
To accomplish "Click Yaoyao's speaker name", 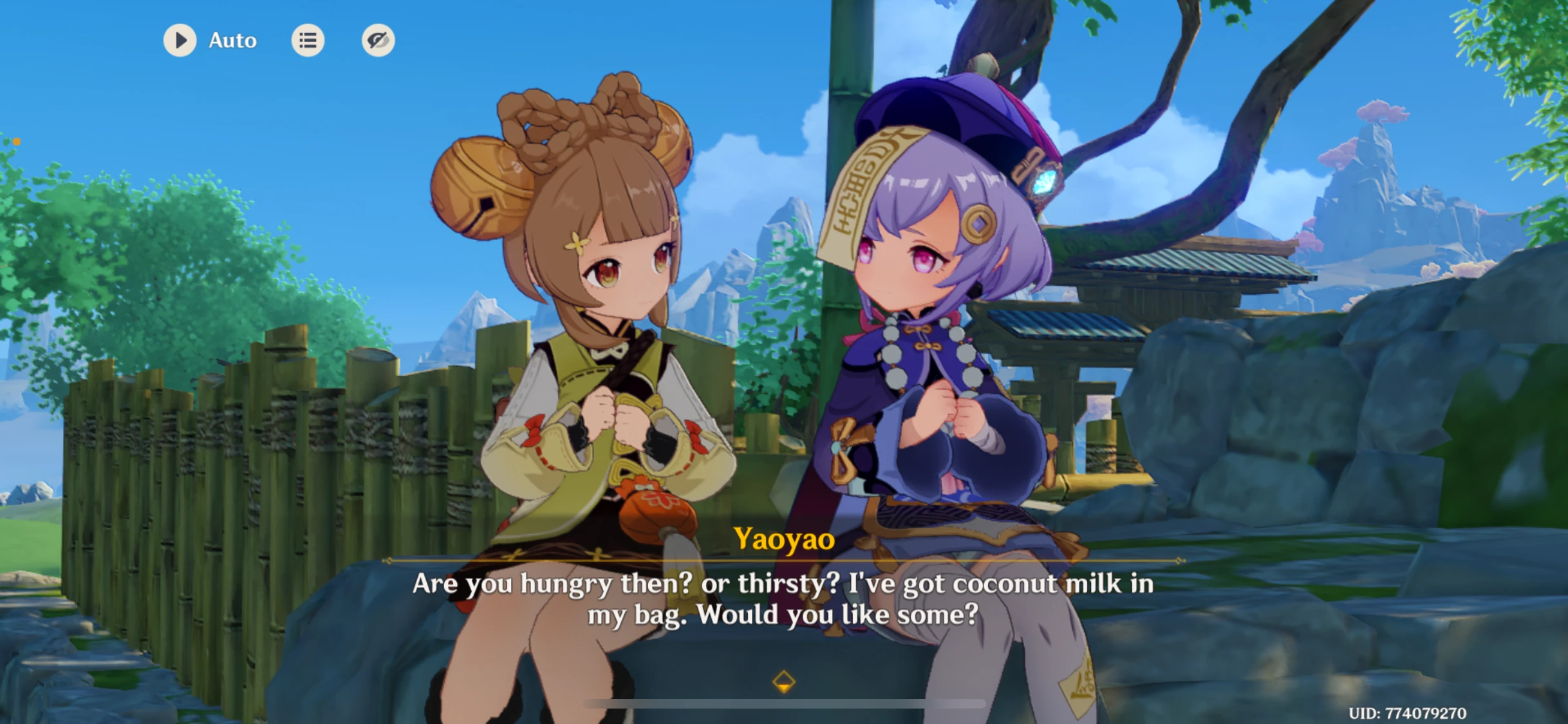I will coord(783,541).
